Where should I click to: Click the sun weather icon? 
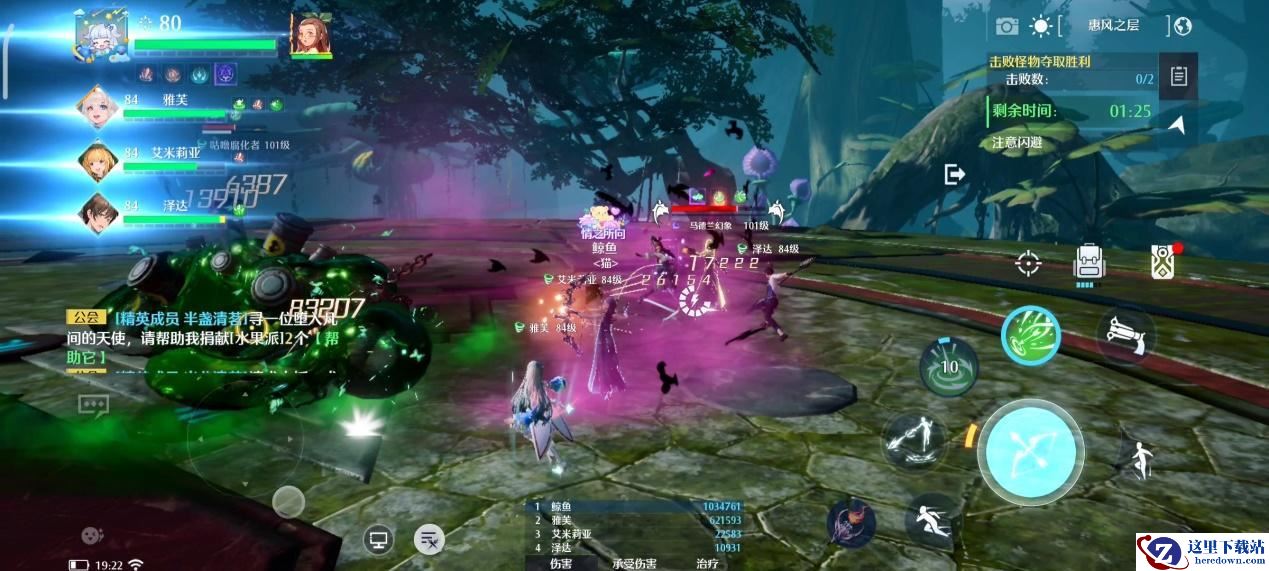1041,26
